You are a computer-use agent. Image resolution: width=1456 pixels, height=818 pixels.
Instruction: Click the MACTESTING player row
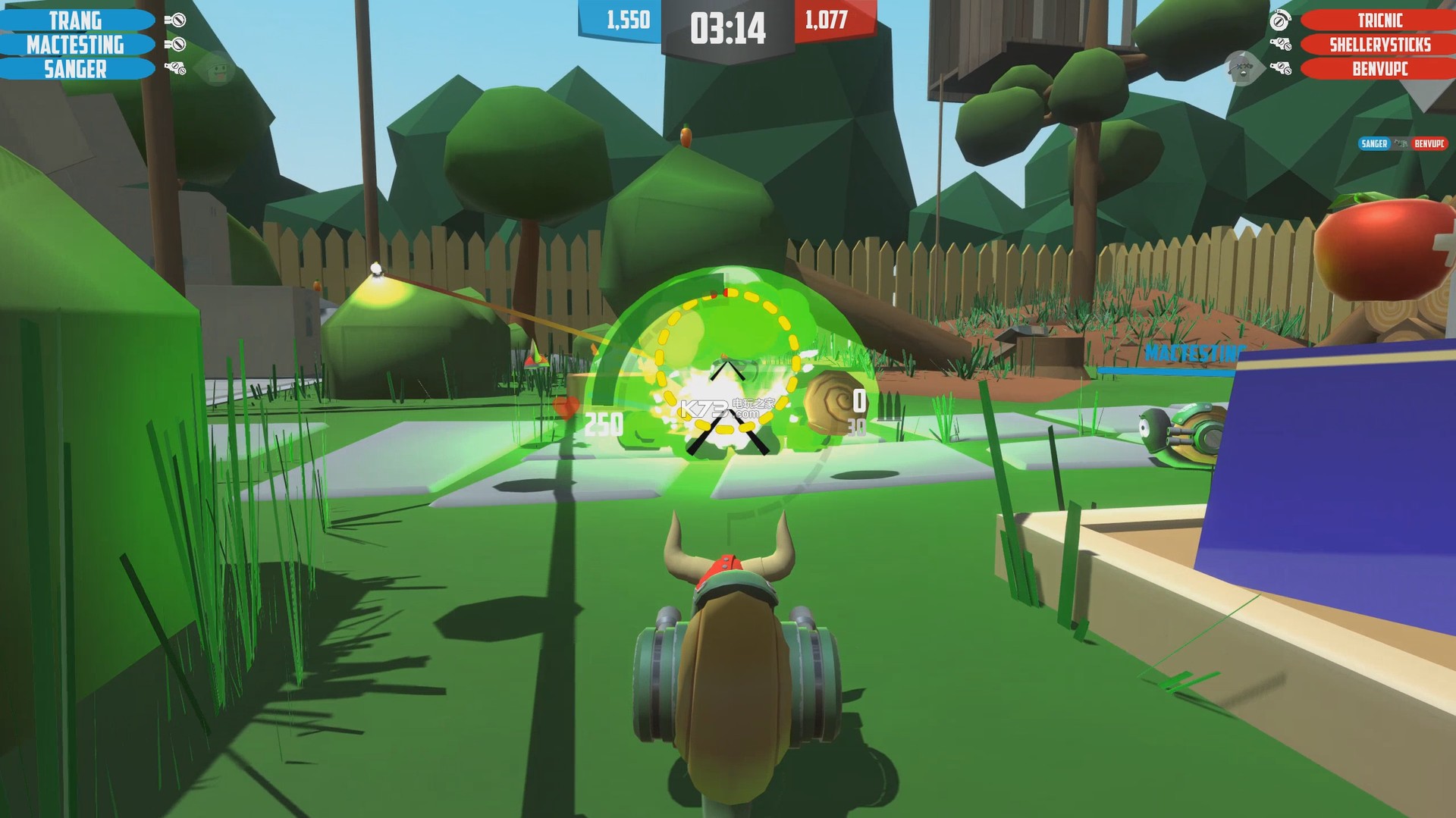[76, 45]
